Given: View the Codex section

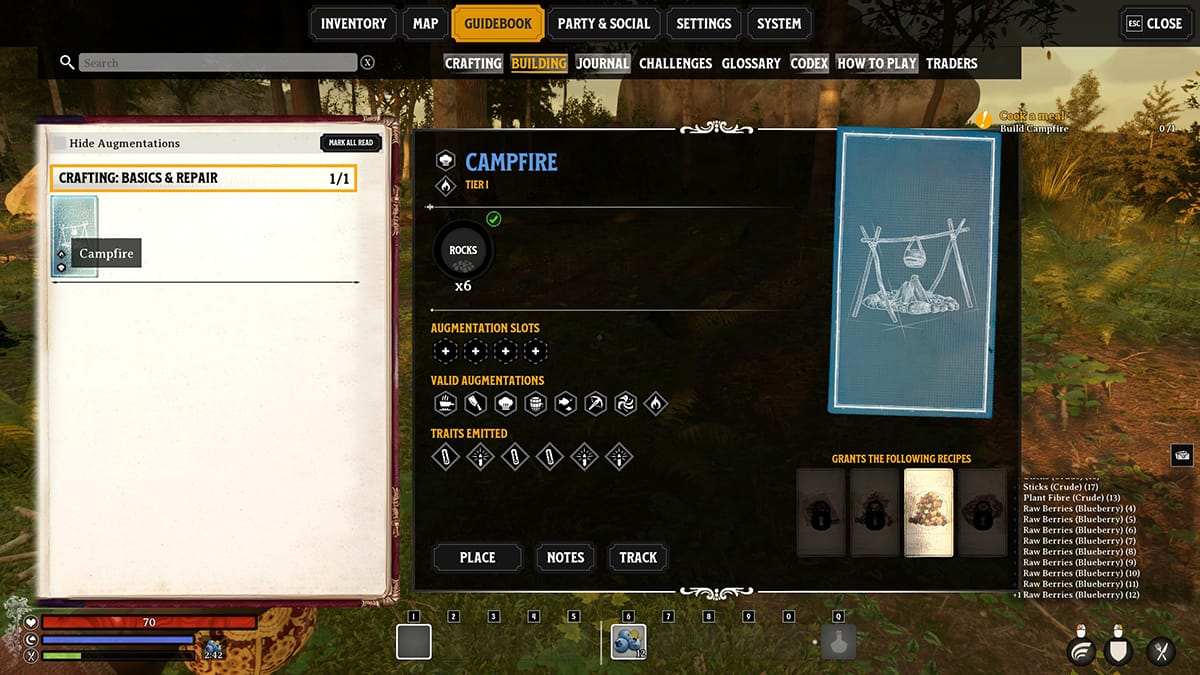Looking at the screenshot, I should point(809,63).
